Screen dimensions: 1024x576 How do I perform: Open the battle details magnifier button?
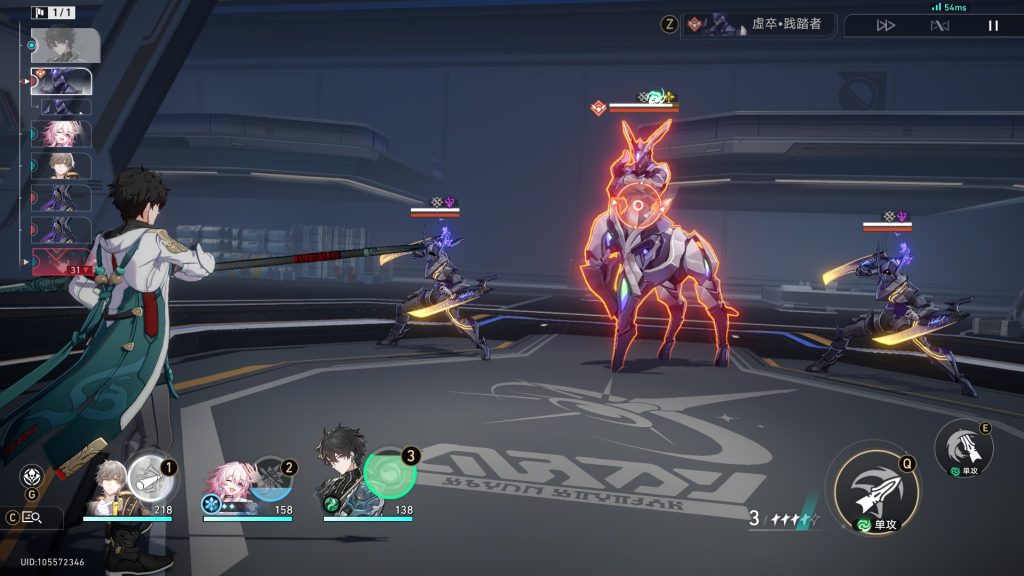click(32, 517)
